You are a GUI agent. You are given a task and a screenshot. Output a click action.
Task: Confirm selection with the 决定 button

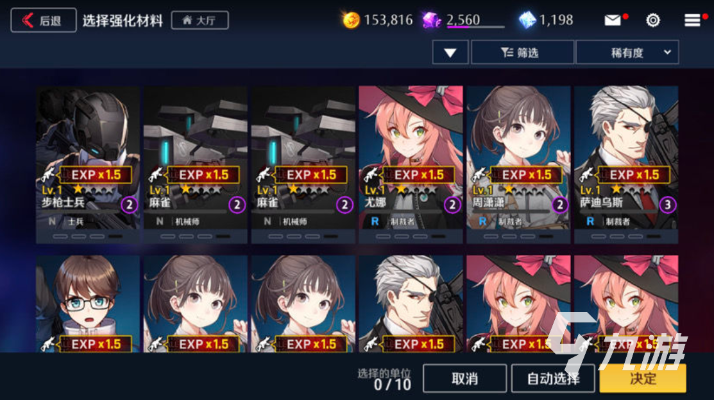pyautogui.click(x=643, y=378)
